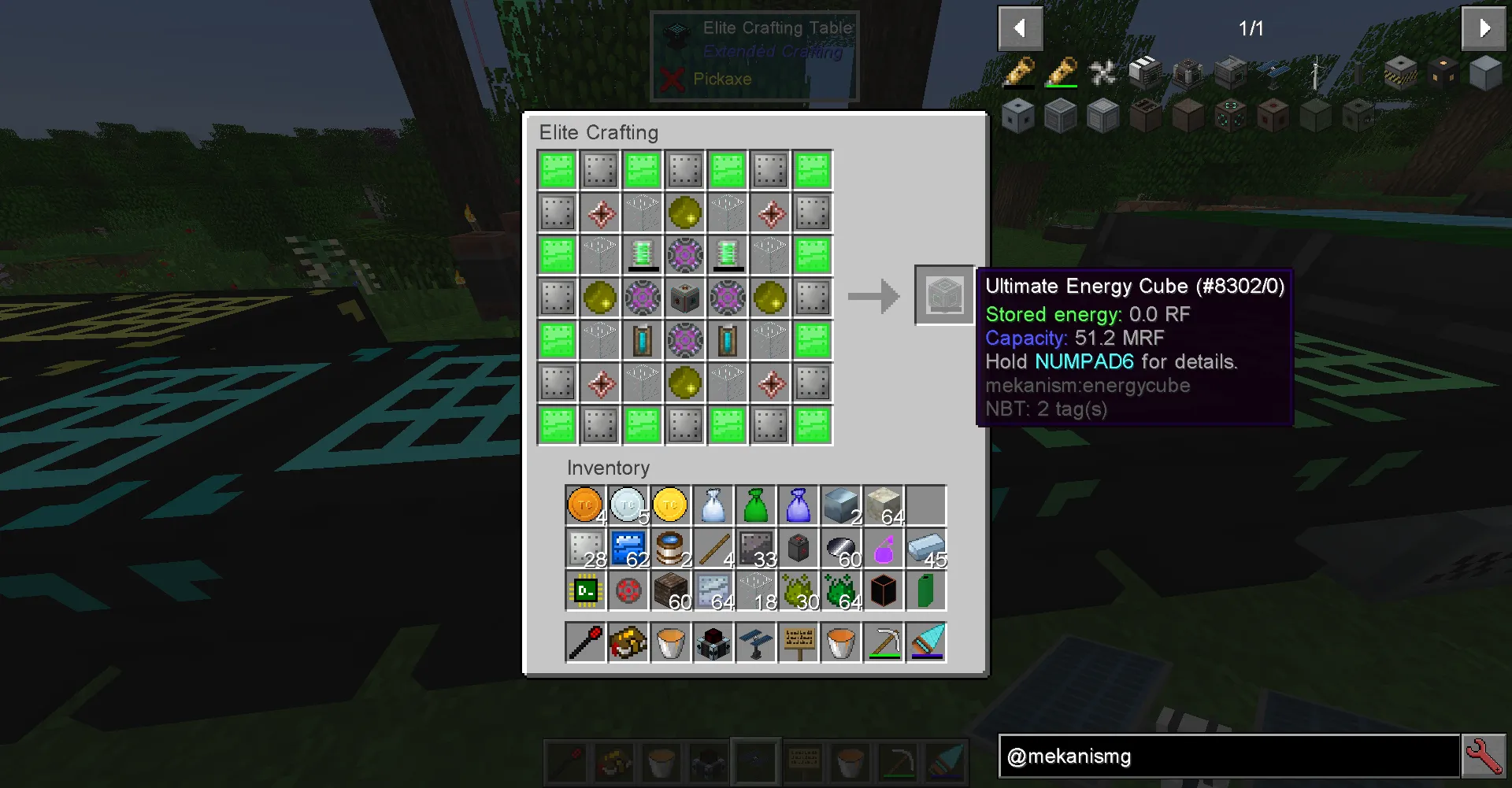Select the purple mushroom item in inventory

coord(883,549)
